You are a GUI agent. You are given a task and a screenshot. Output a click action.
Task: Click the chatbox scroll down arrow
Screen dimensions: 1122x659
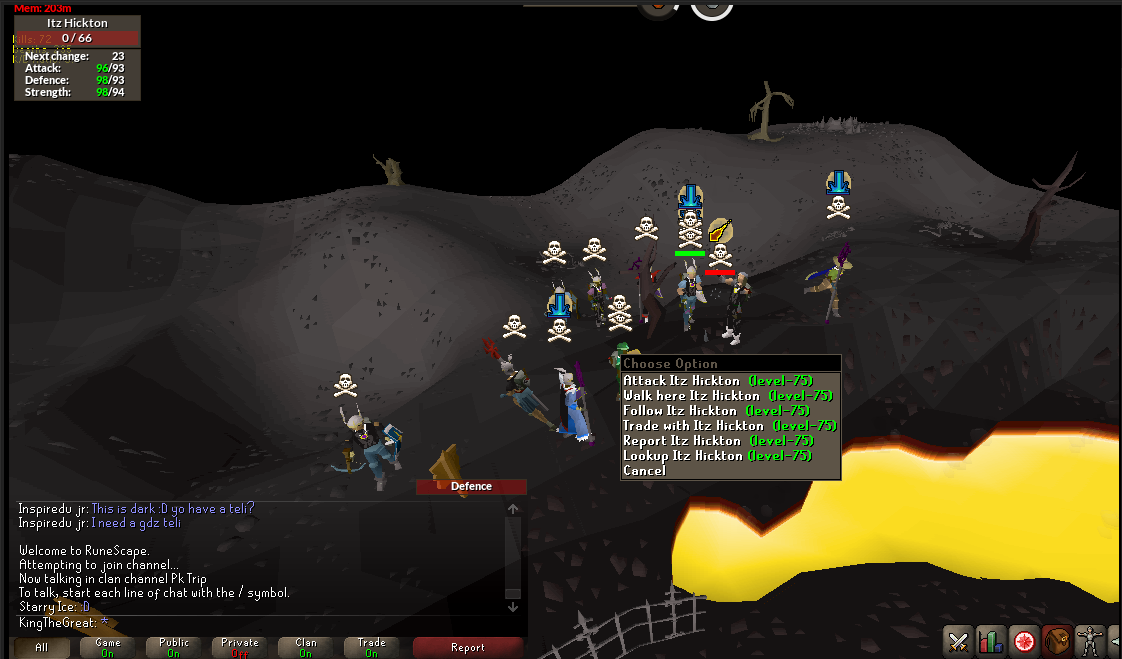click(x=513, y=606)
